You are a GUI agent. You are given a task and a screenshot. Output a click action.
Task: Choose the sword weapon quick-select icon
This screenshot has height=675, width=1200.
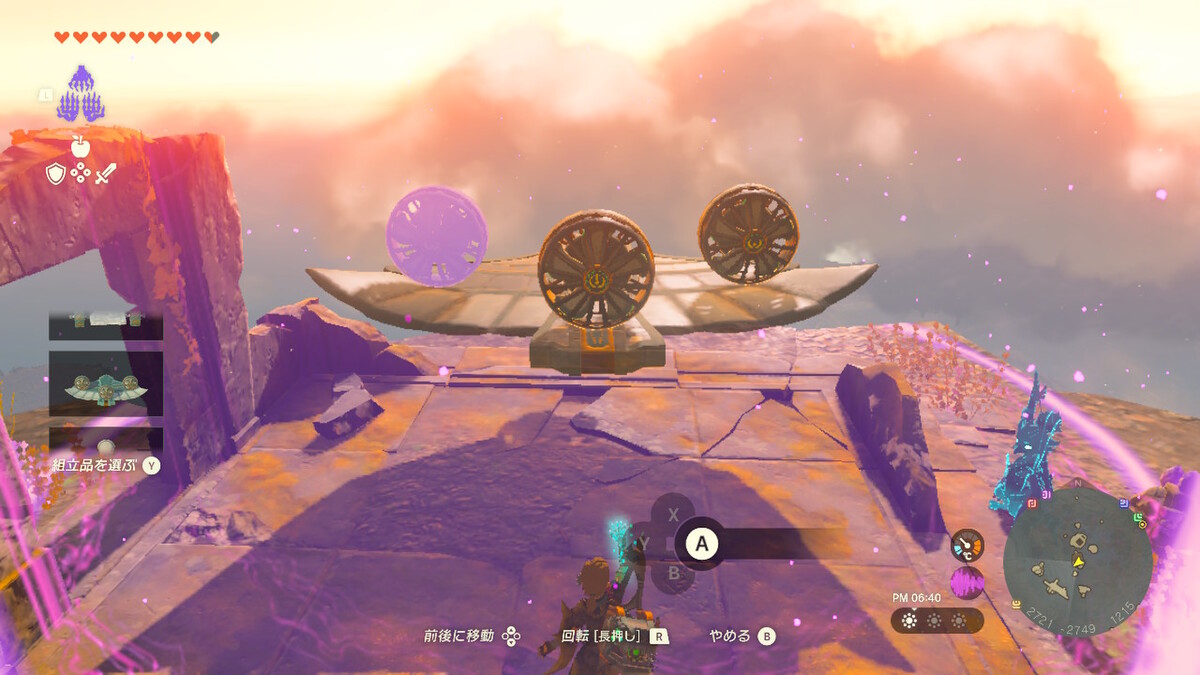click(106, 174)
